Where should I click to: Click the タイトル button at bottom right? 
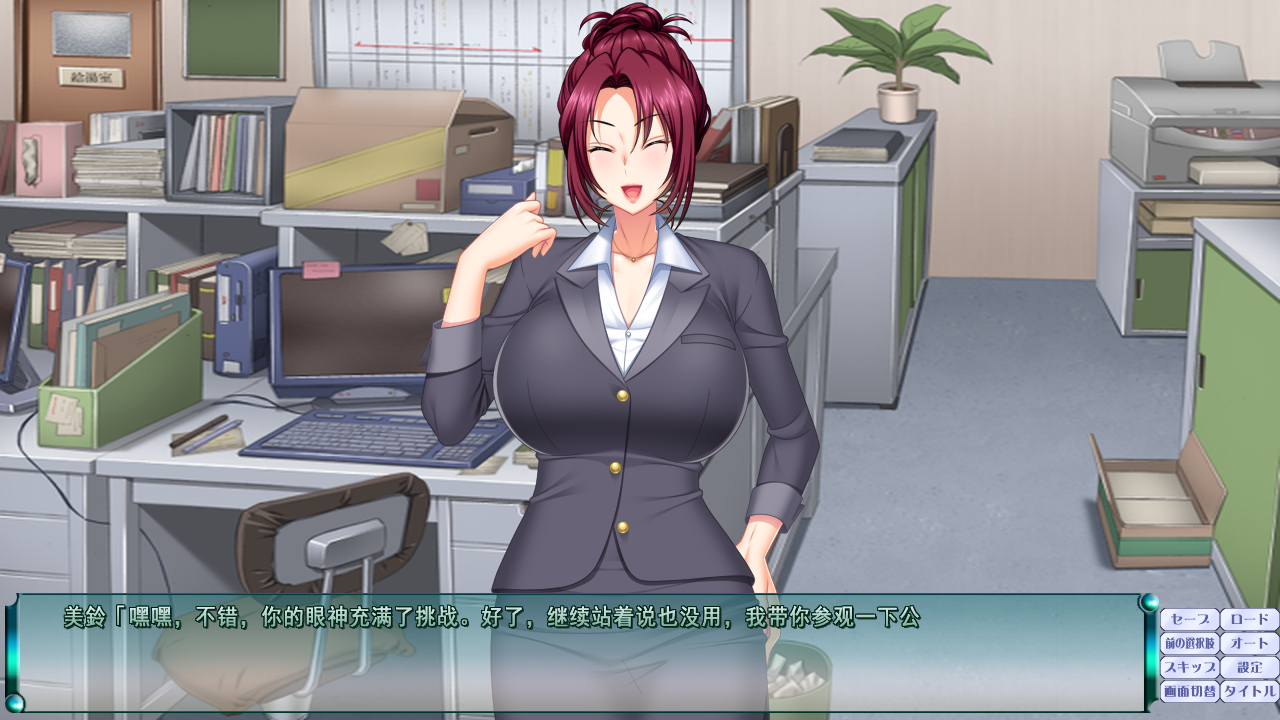click(x=1250, y=689)
